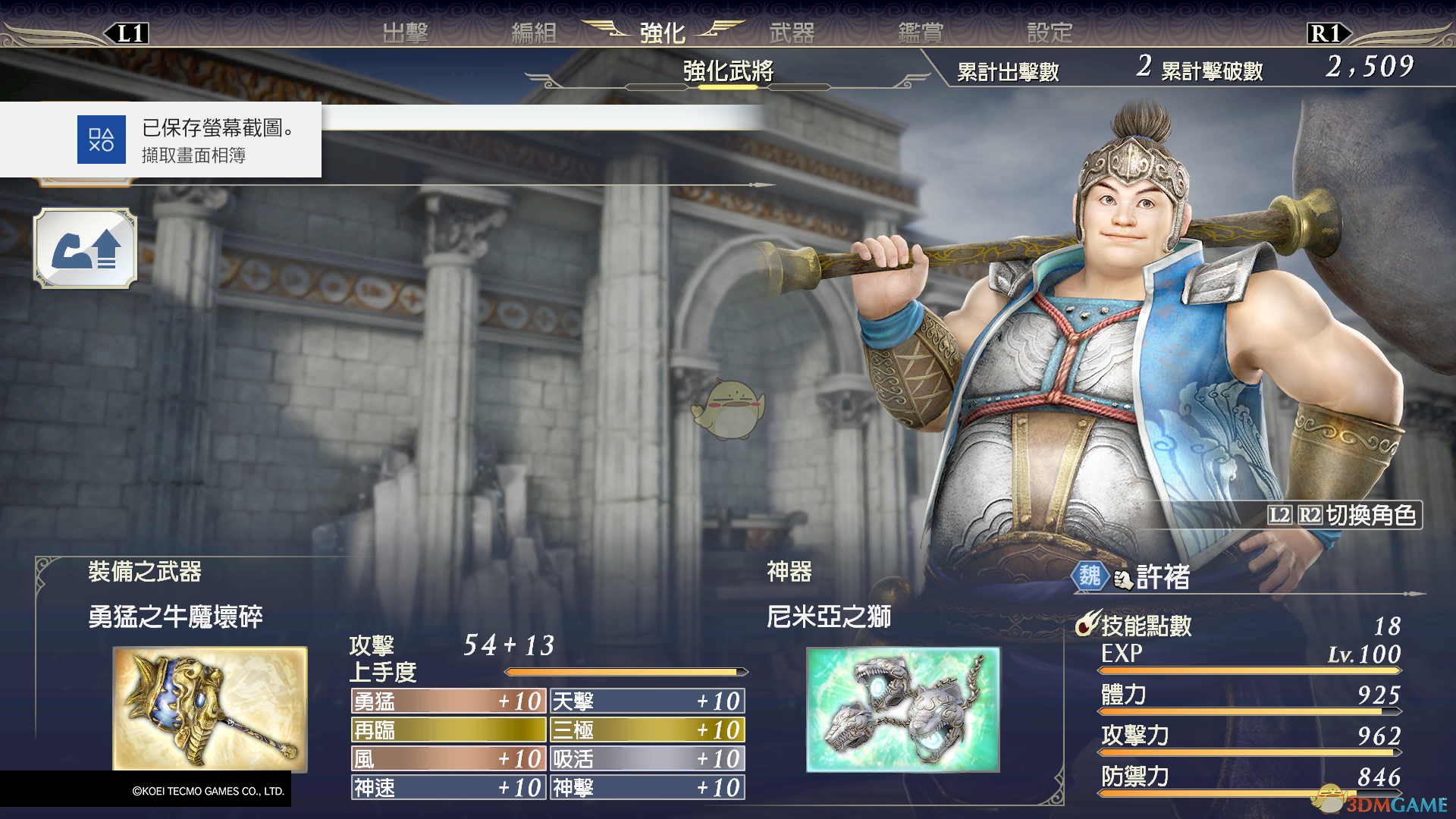
Task: Switch to the 設定 tab
Action: tap(1050, 33)
